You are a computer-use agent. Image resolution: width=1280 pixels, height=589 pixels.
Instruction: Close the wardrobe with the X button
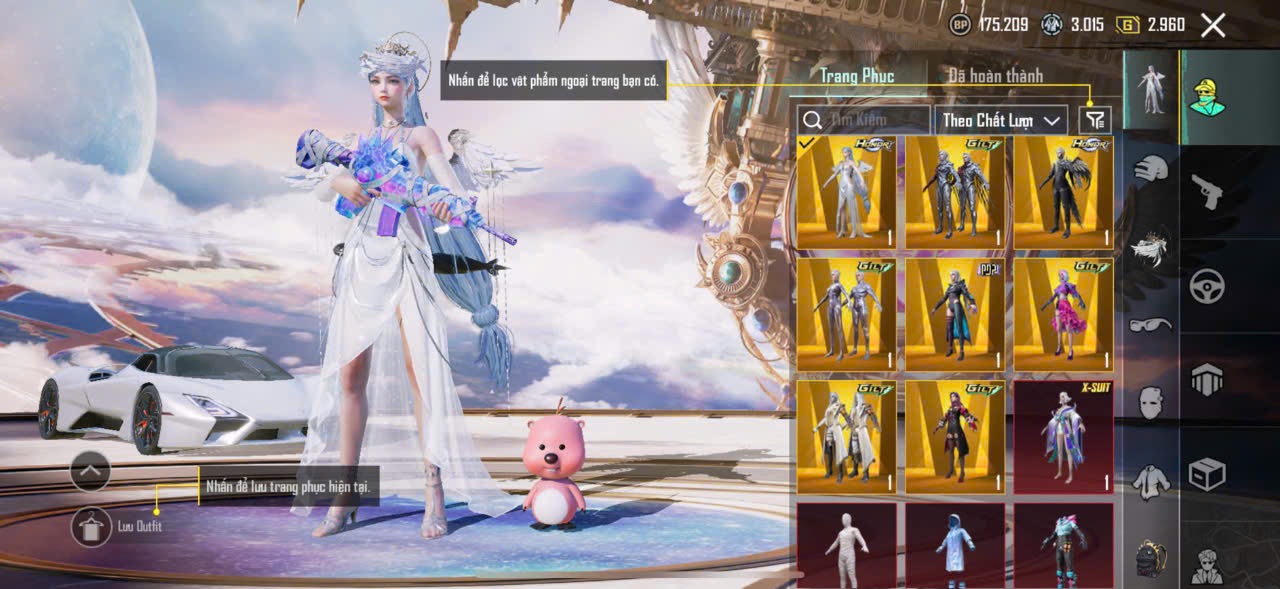[1212, 26]
